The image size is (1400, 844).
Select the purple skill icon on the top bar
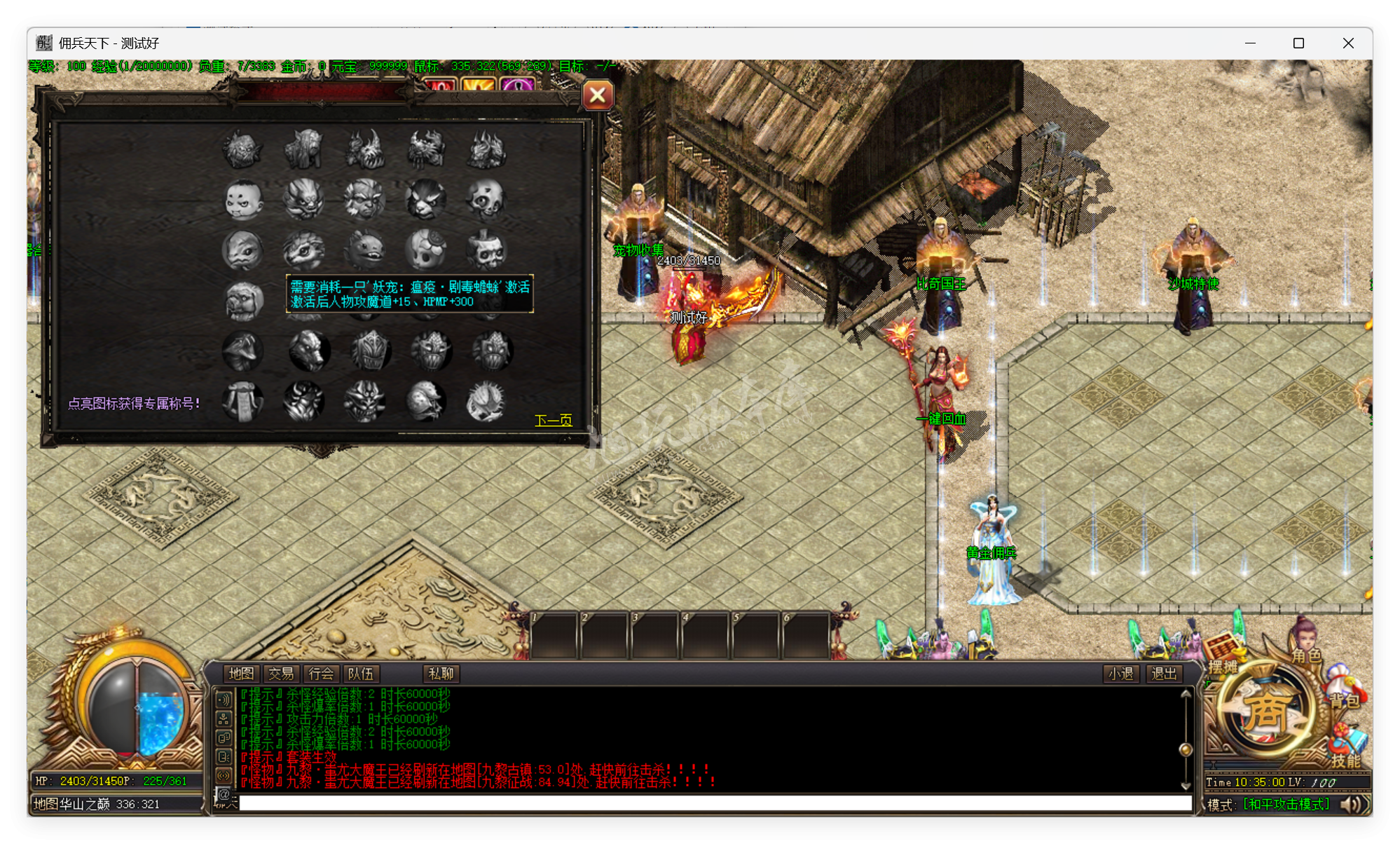tap(519, 86)
